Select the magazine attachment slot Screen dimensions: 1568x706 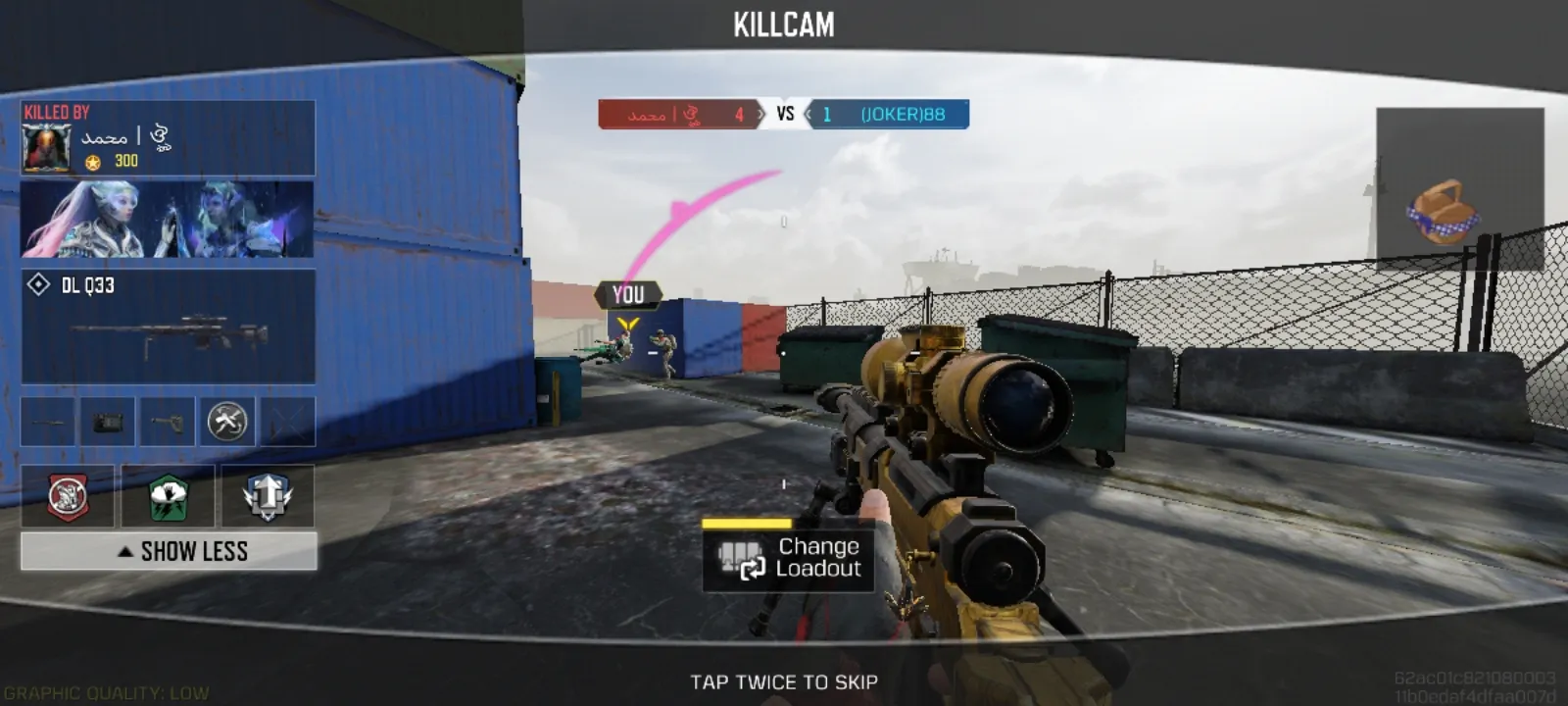tap(108, 422)
